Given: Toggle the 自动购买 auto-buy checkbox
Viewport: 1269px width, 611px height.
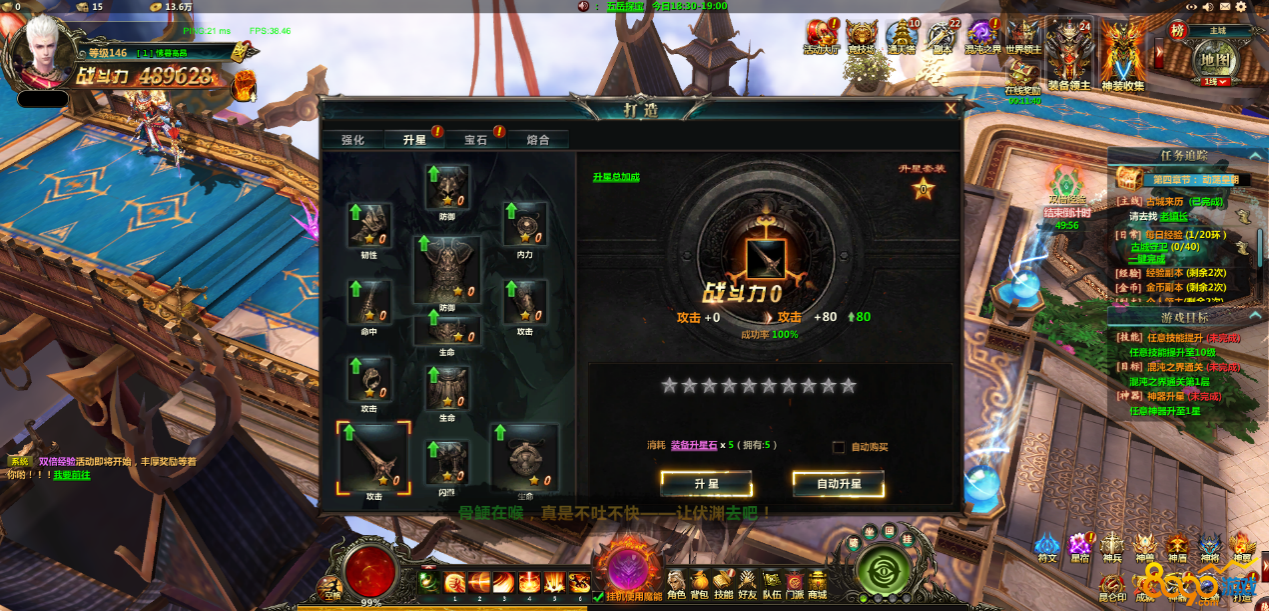Looking at the screenshot, I should click(839, 447).
